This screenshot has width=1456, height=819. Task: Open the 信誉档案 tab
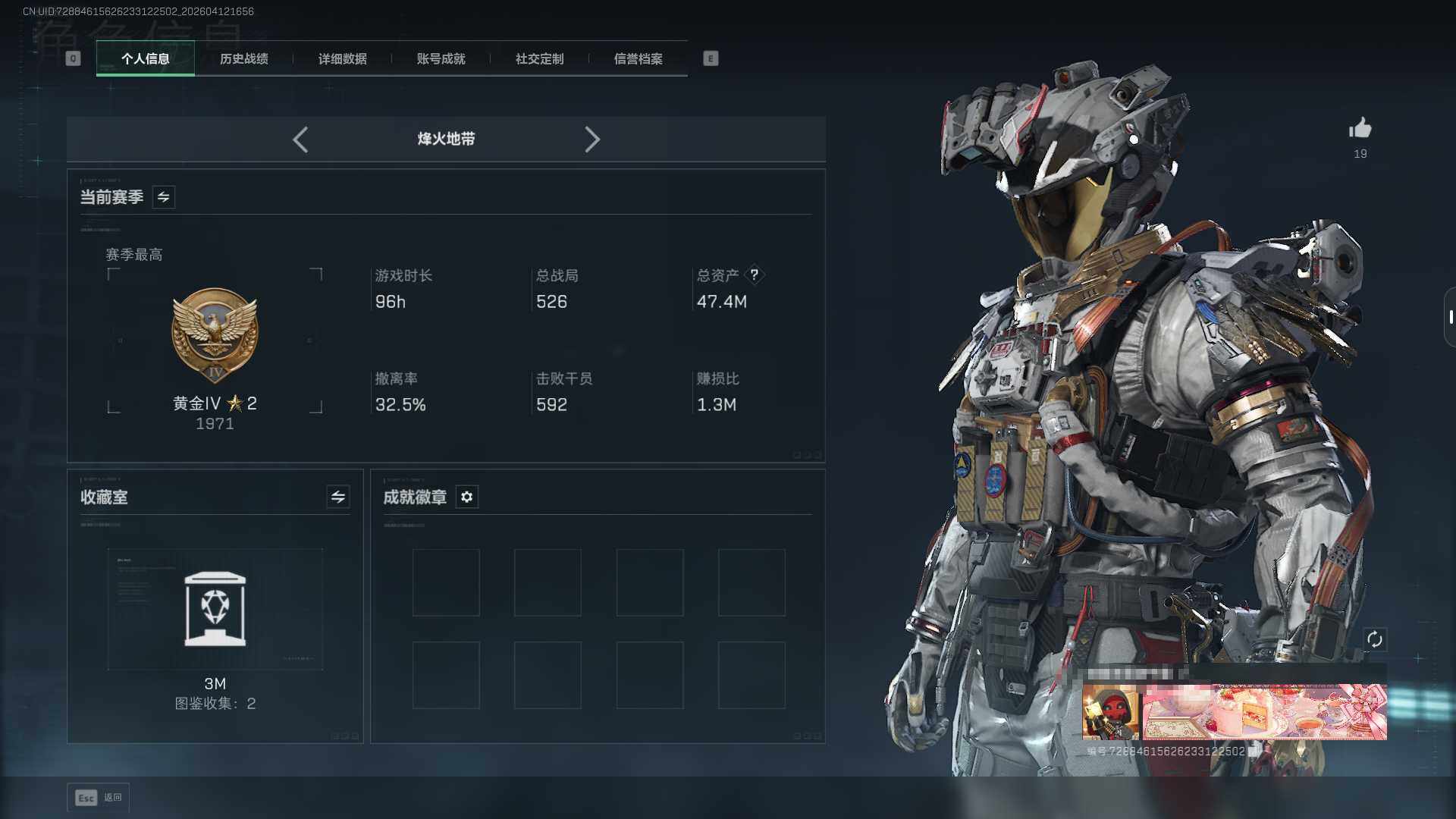pyautogui.click(x=638, y=58)
